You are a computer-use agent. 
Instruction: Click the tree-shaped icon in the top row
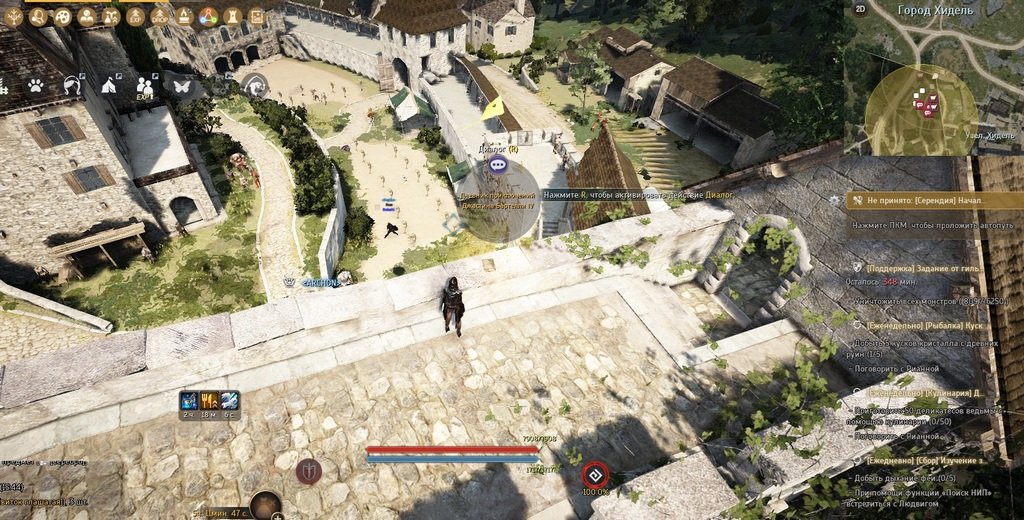14,16
